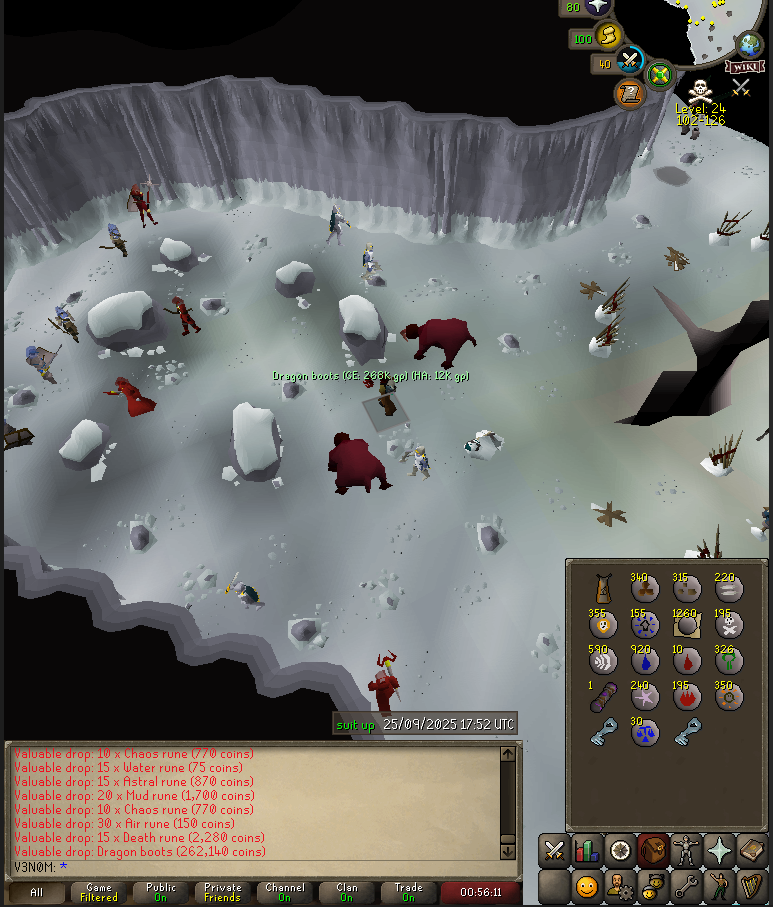The height and width of the screenshot is (907, 773).
Task: Open the Worn Equipment tab
Action: click(686, 851)
